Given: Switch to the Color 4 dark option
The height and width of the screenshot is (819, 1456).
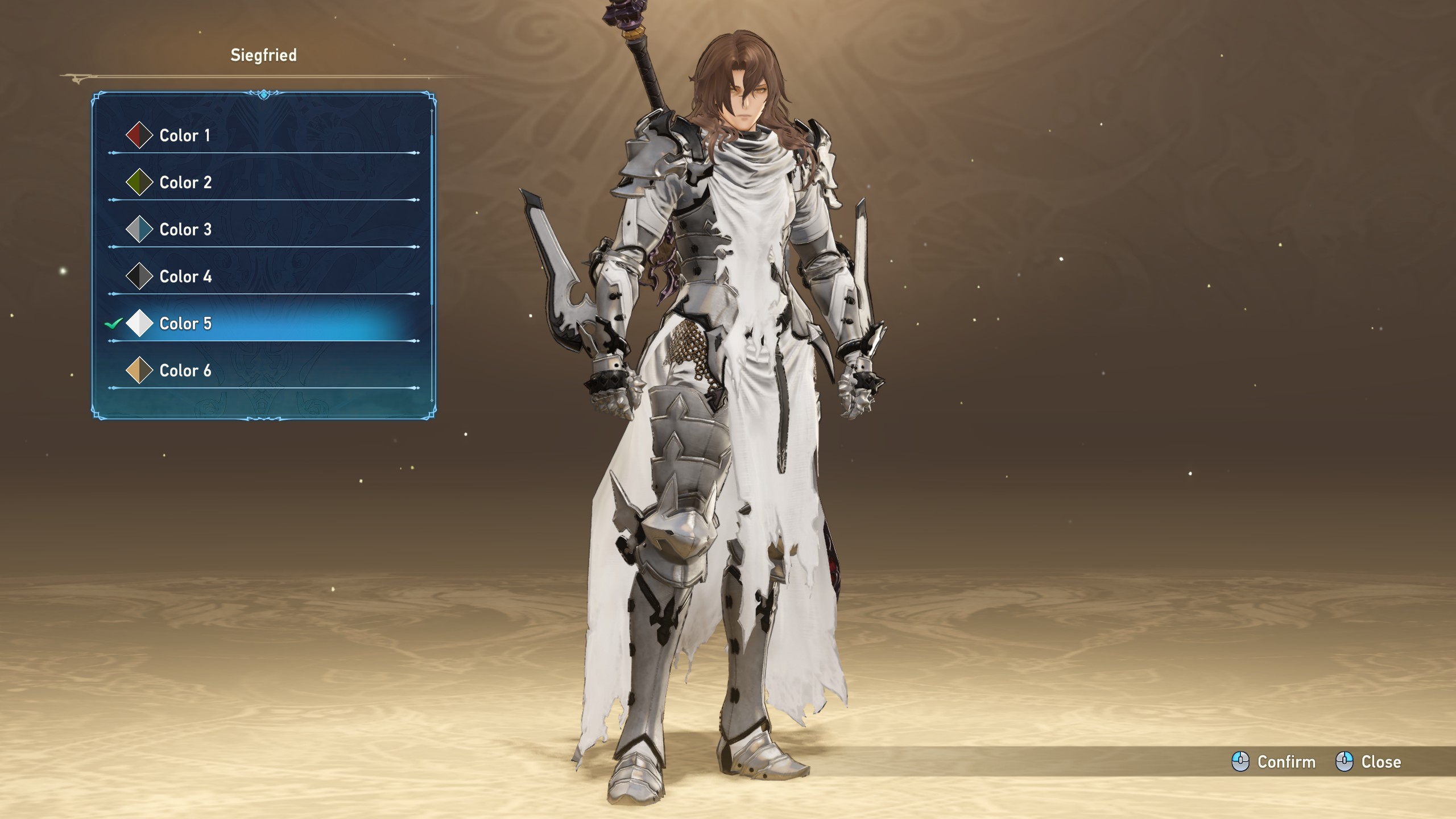Looking at the screenshot, I should (x=185, y=277).
